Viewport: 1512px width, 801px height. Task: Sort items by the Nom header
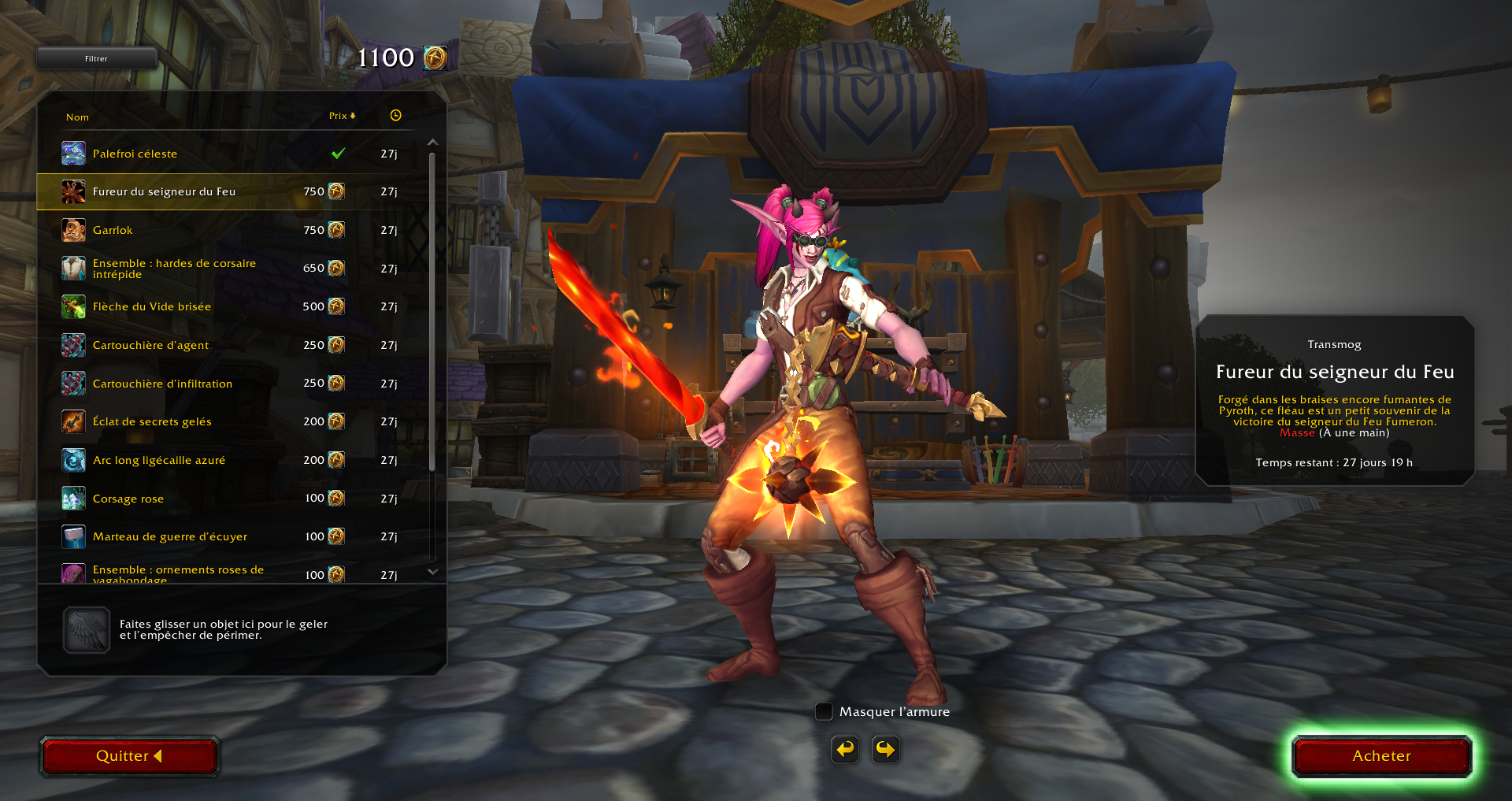pos(77,117)
